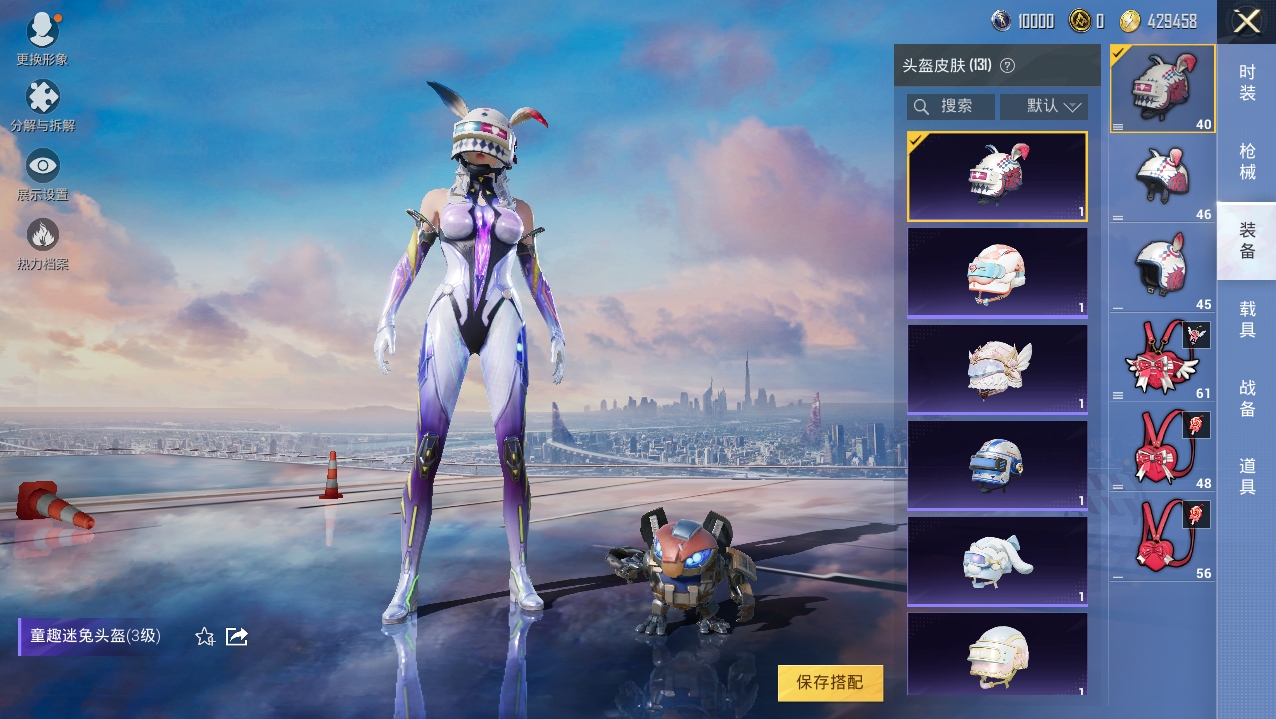
Task: Go to the 道具 items tab
Action: (1247, 476)
